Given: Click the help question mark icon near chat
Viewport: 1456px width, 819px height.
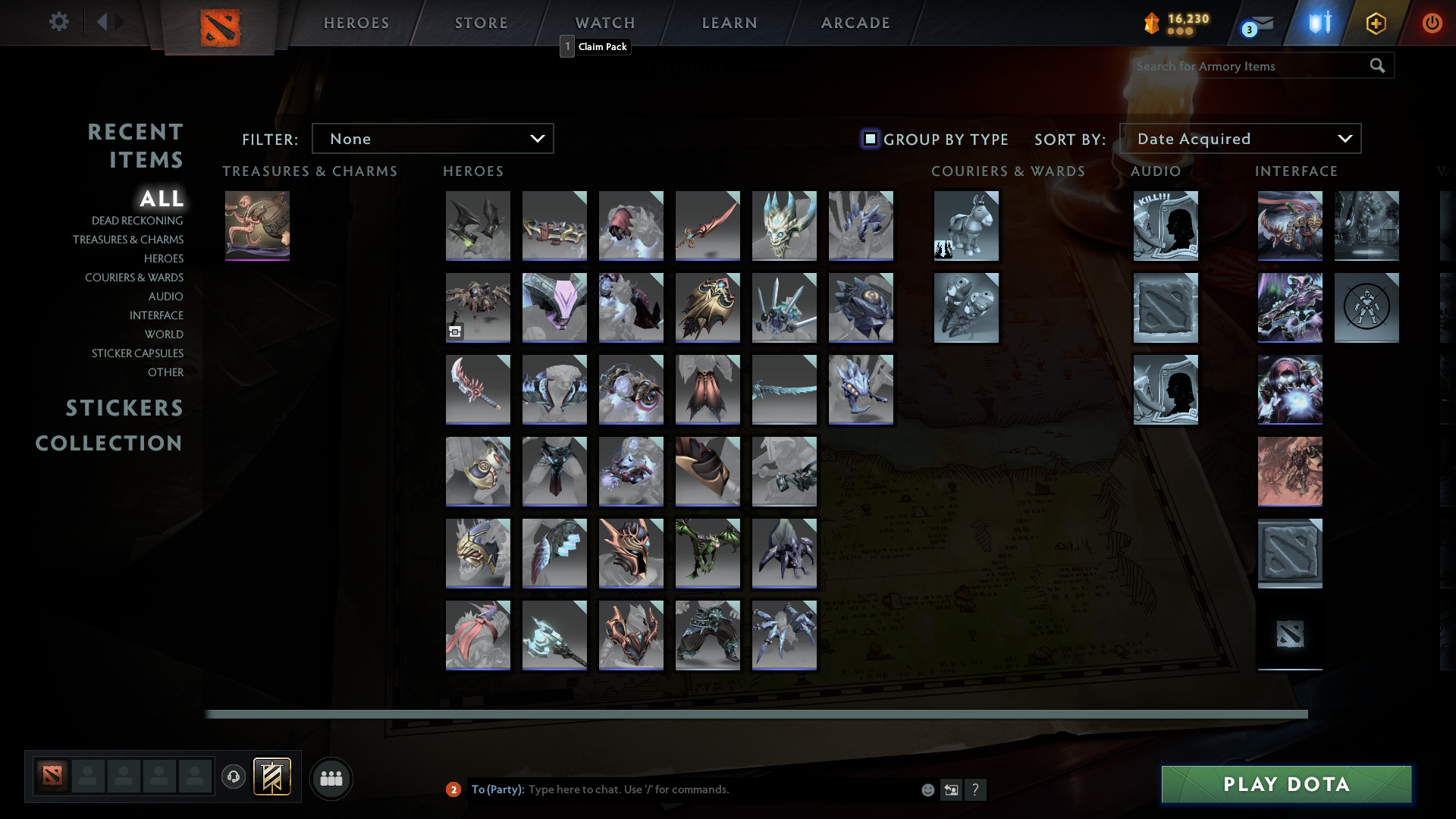Looking at the screenshot, I should 977,789.
